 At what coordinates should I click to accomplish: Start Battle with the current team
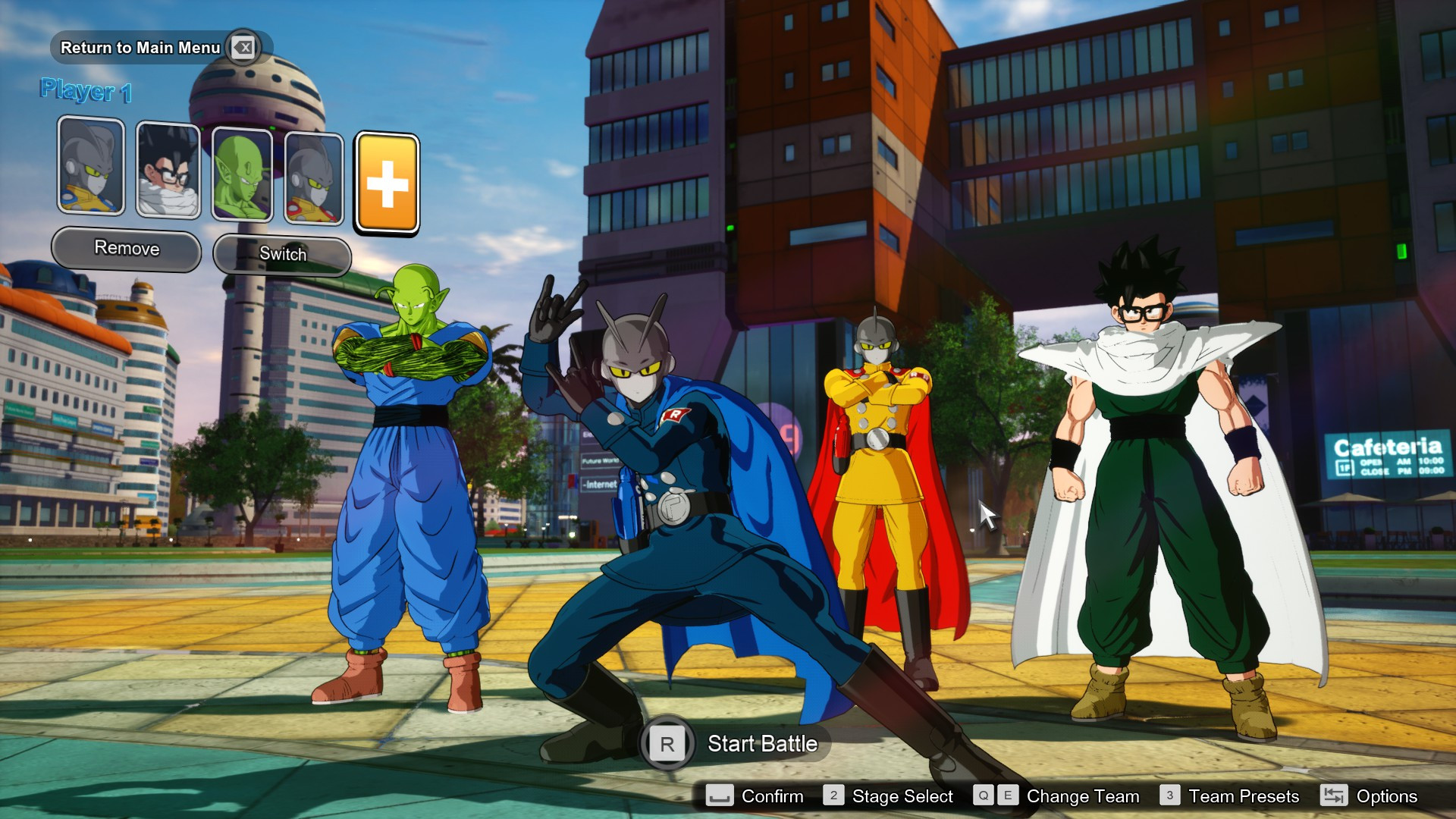761,744
